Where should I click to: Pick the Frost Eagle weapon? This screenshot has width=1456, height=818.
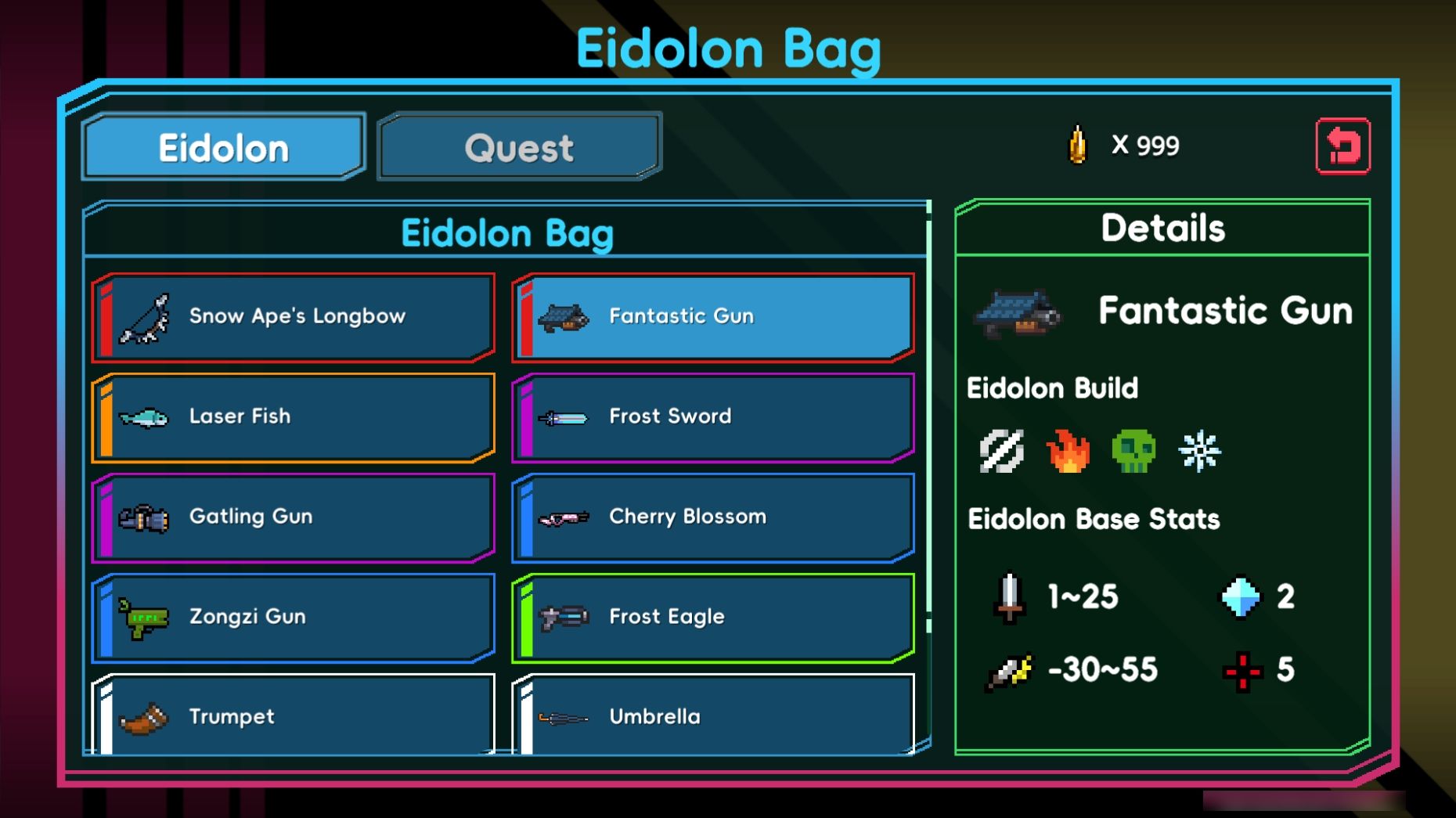coord(713,618)
